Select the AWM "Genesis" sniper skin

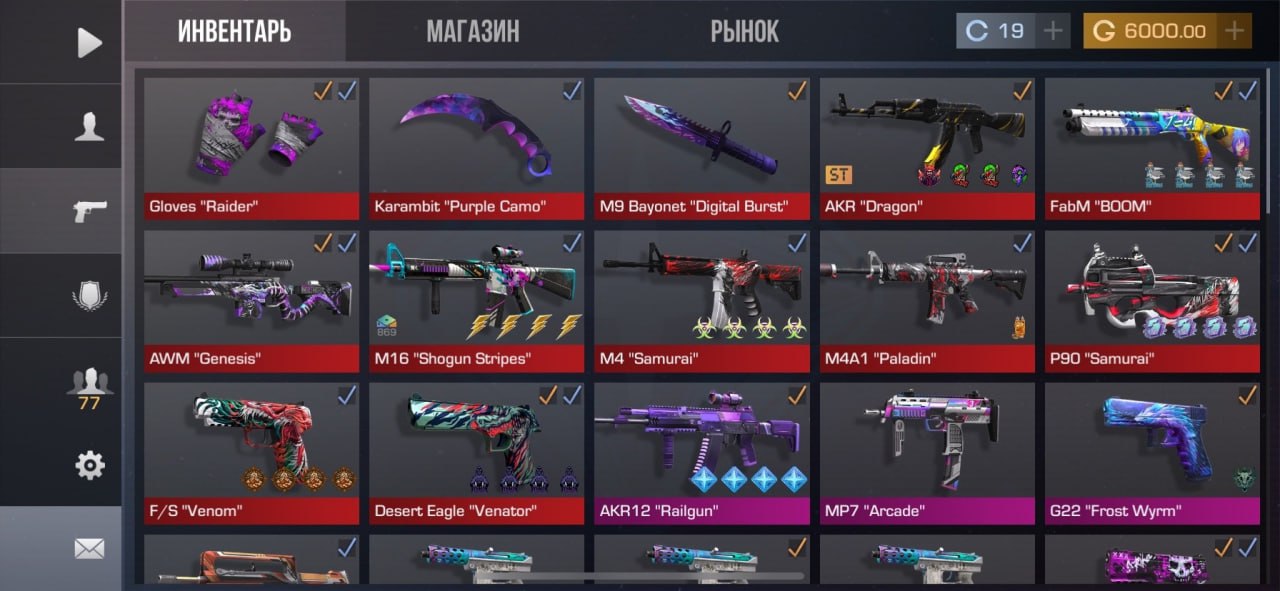251,298
